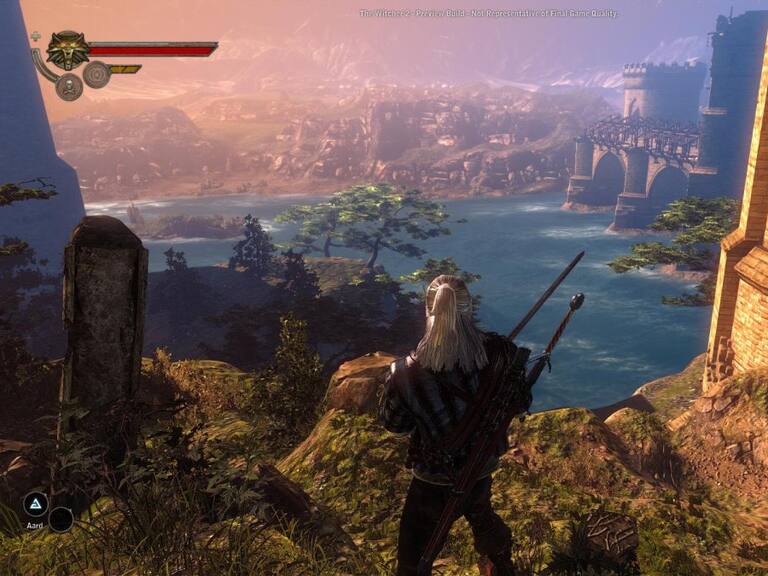Image resolution: width=768 pixels, height=576 pixels.
Task: Select the Aard sign icon
Action: point(36,504)
